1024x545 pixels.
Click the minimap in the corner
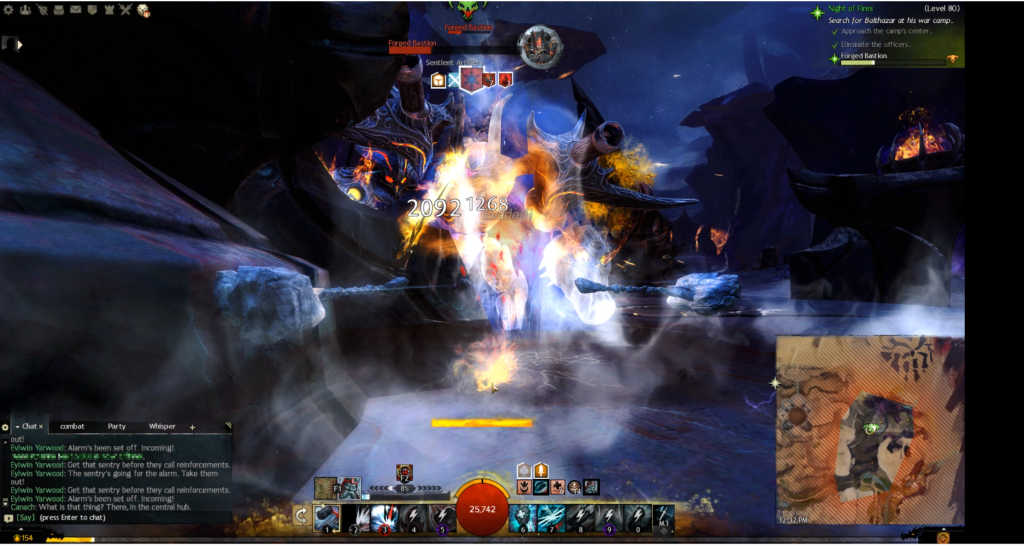pyautogui.click(x=870, y=430)
